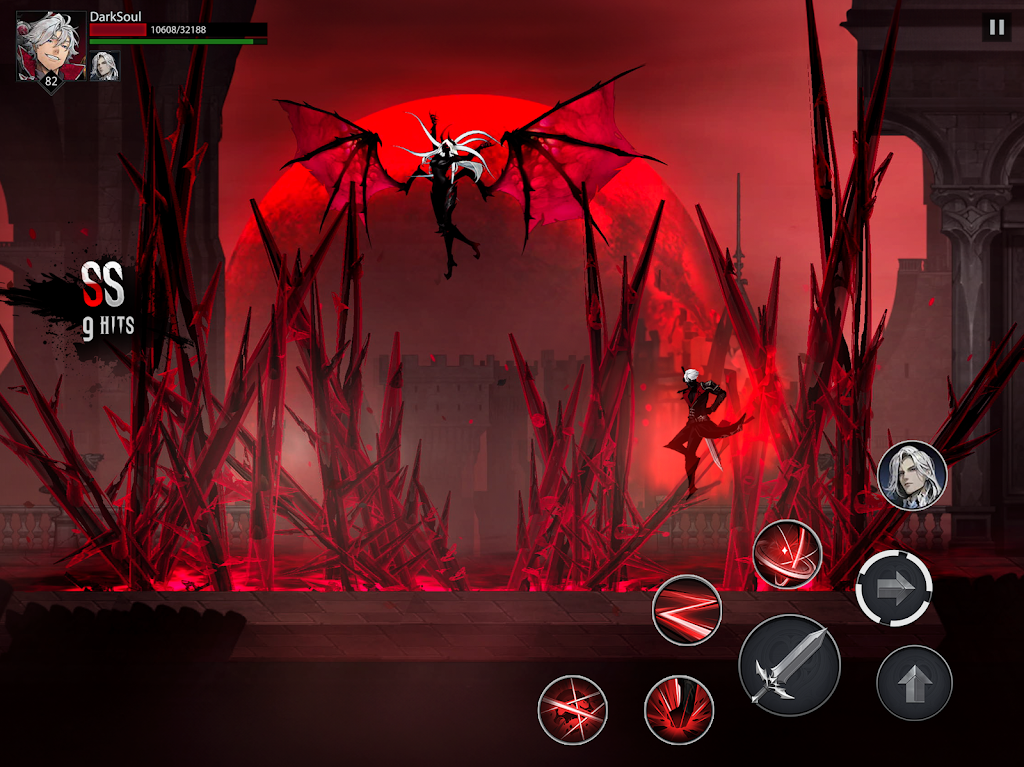Jump using the up arrow button
Screen dimensions: 1024x767
point(913,683)
